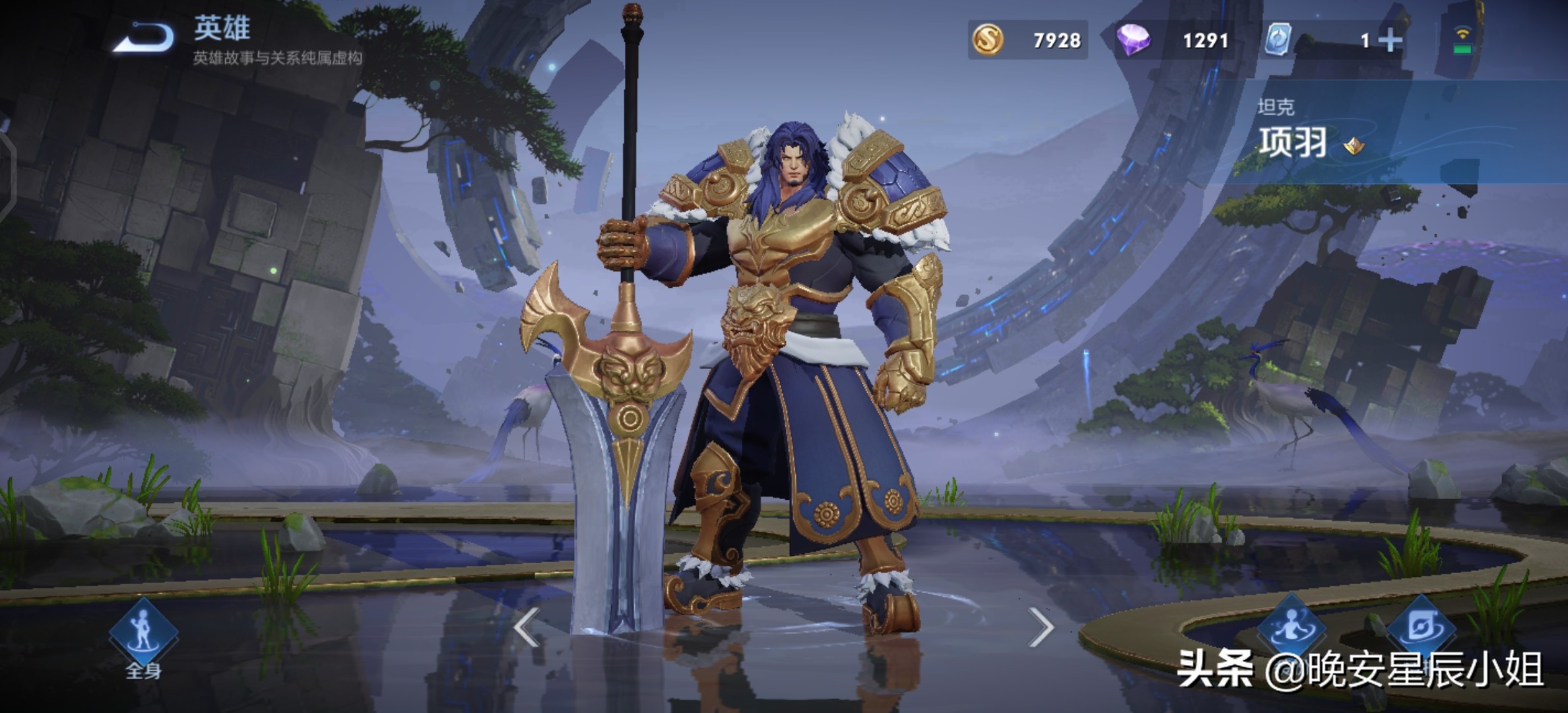This screenshot has width=1568, height=713.
Task: Tap the purple diamond currency icon
Action: (1133, 40)
